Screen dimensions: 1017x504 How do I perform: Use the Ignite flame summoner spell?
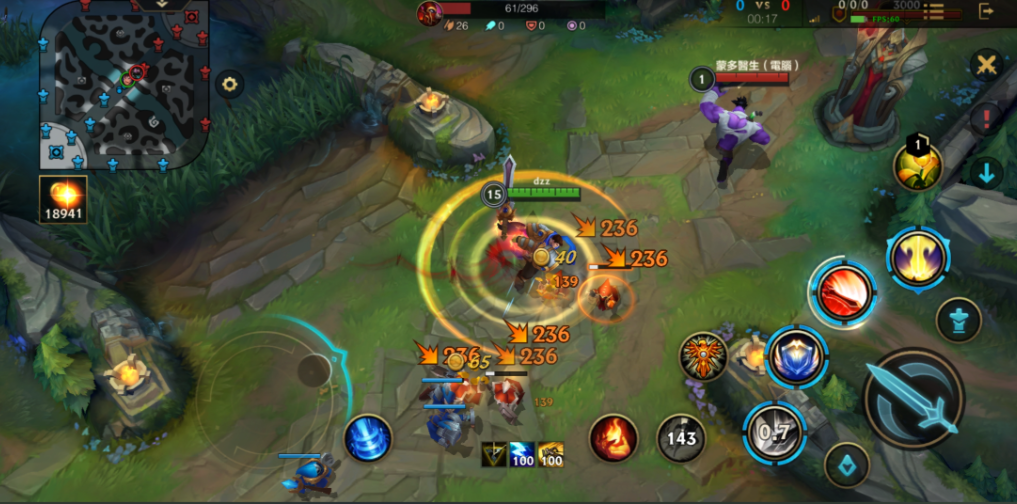click(x=613, y=438)
